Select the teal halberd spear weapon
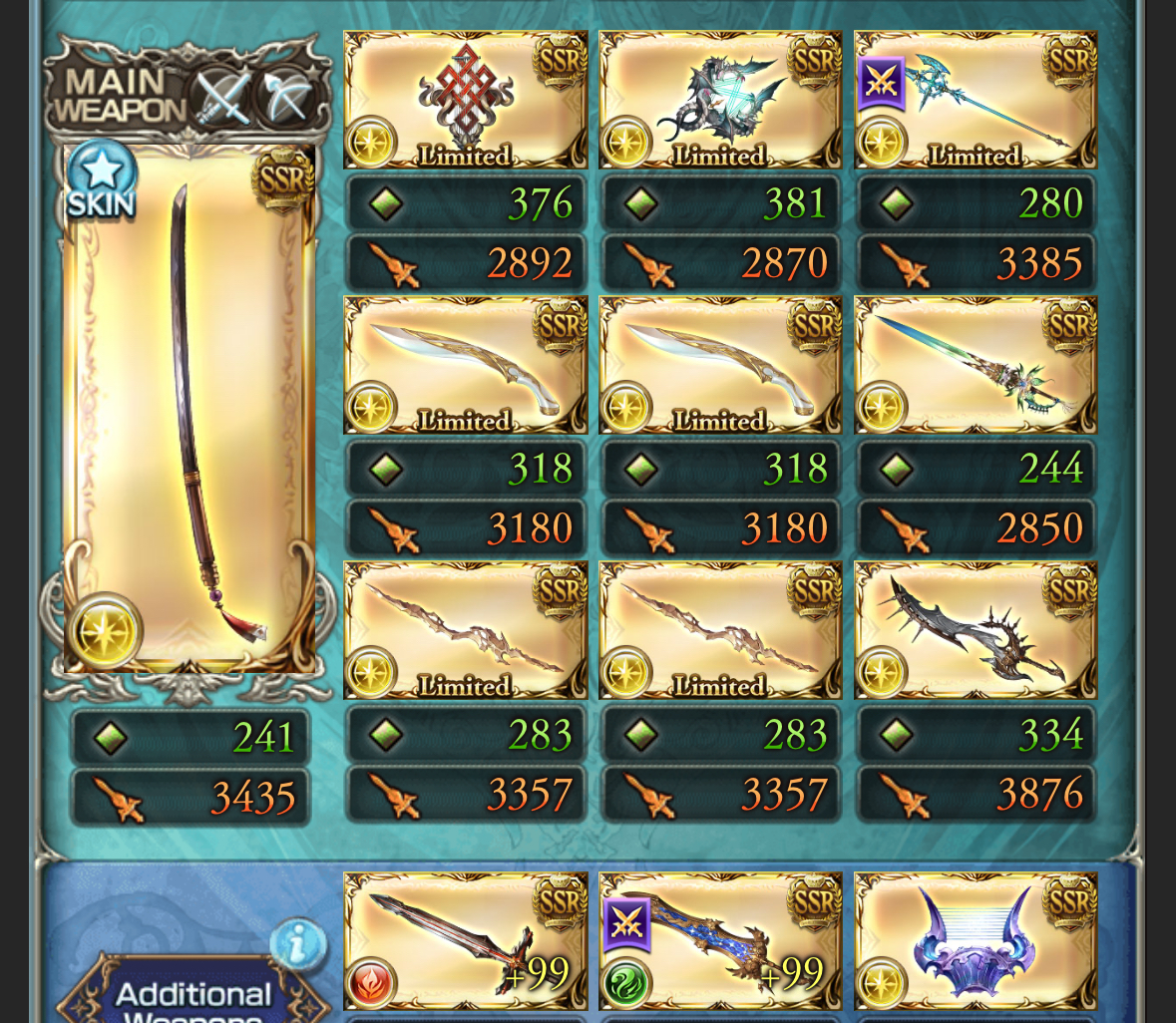This screenshot has width=1176, height=1023. click(x=976, y=100)
